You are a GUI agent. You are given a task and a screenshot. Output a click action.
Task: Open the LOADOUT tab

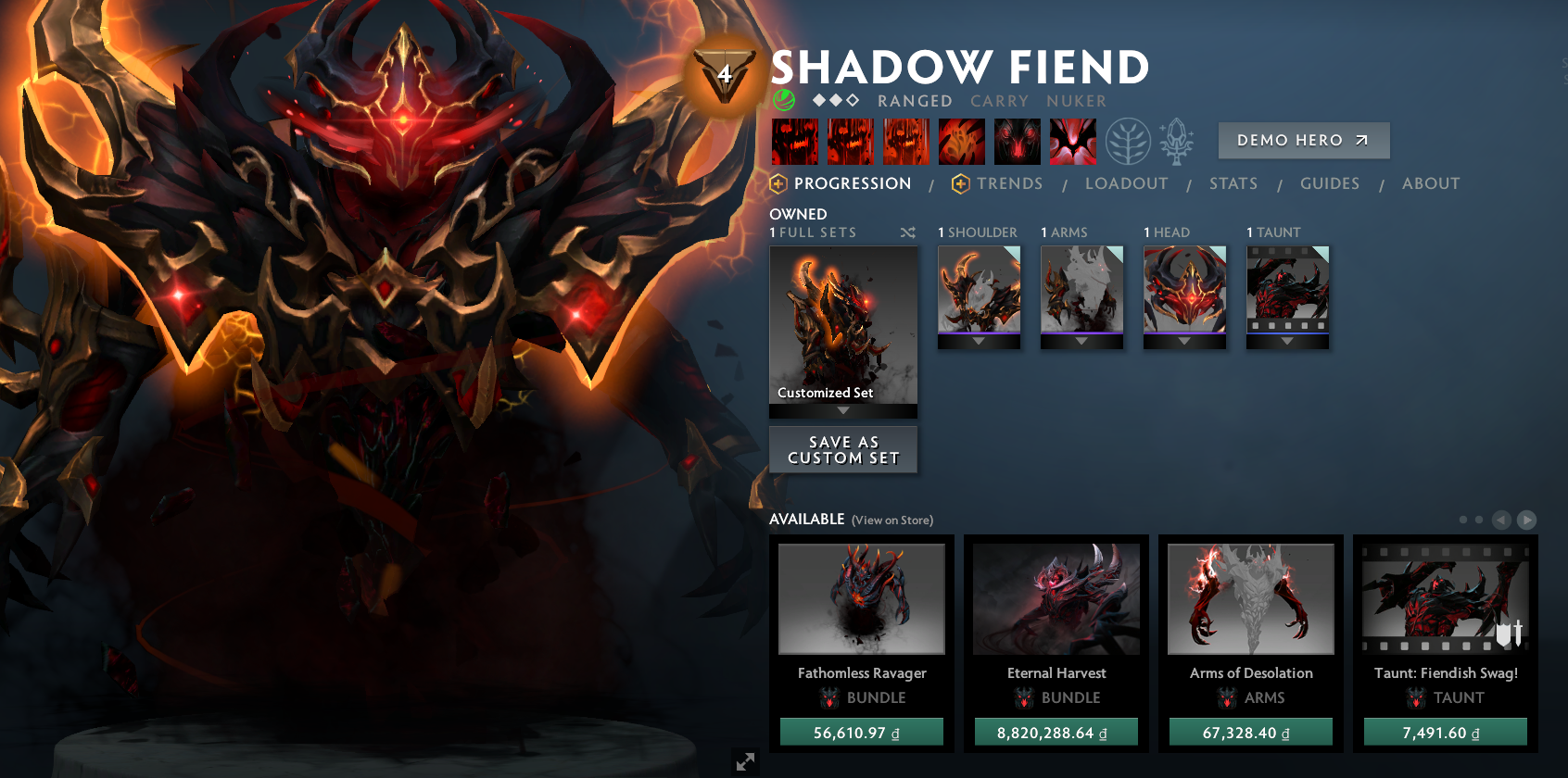pos(1126,183)
